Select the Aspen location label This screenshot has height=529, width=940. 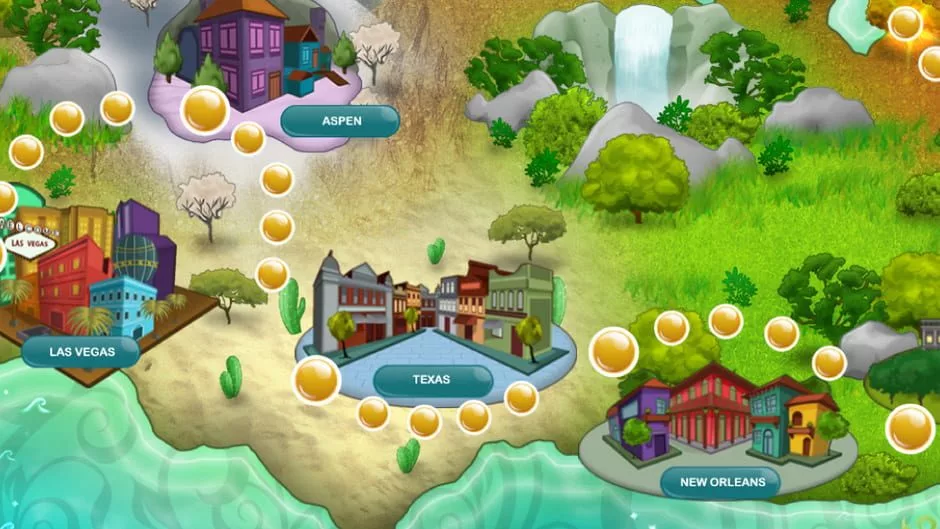[340, 121]
